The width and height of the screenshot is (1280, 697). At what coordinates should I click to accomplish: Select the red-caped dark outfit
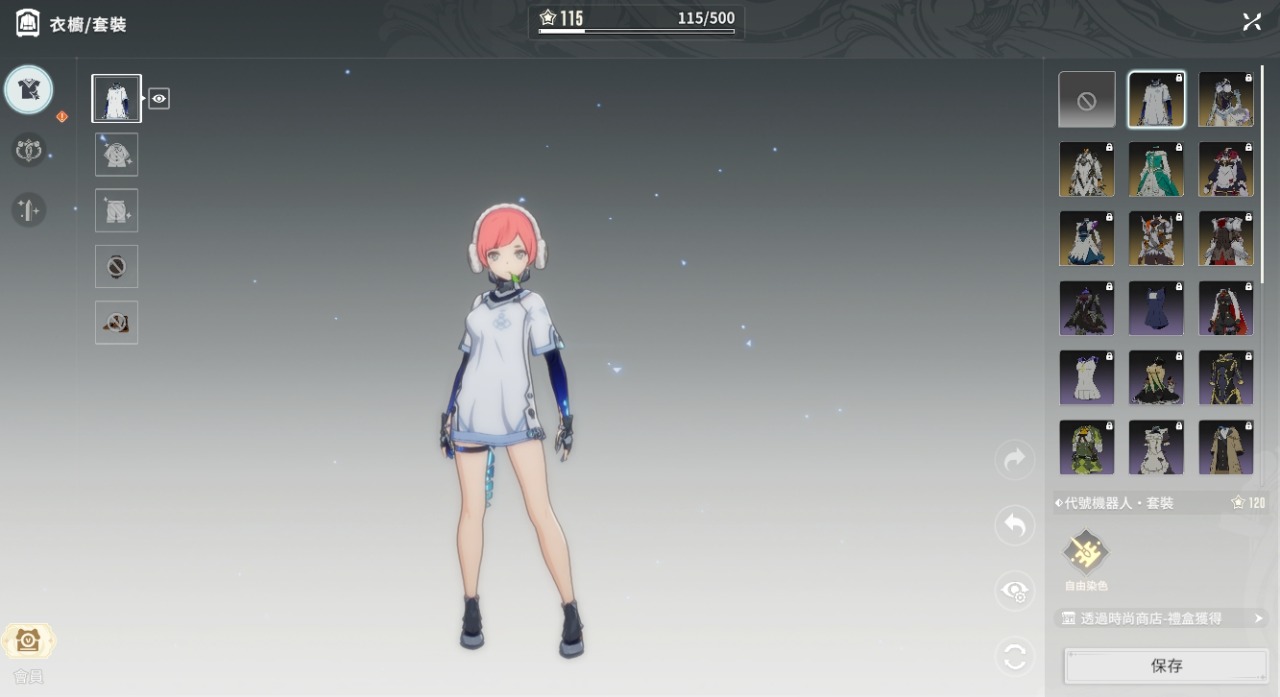1226,308
